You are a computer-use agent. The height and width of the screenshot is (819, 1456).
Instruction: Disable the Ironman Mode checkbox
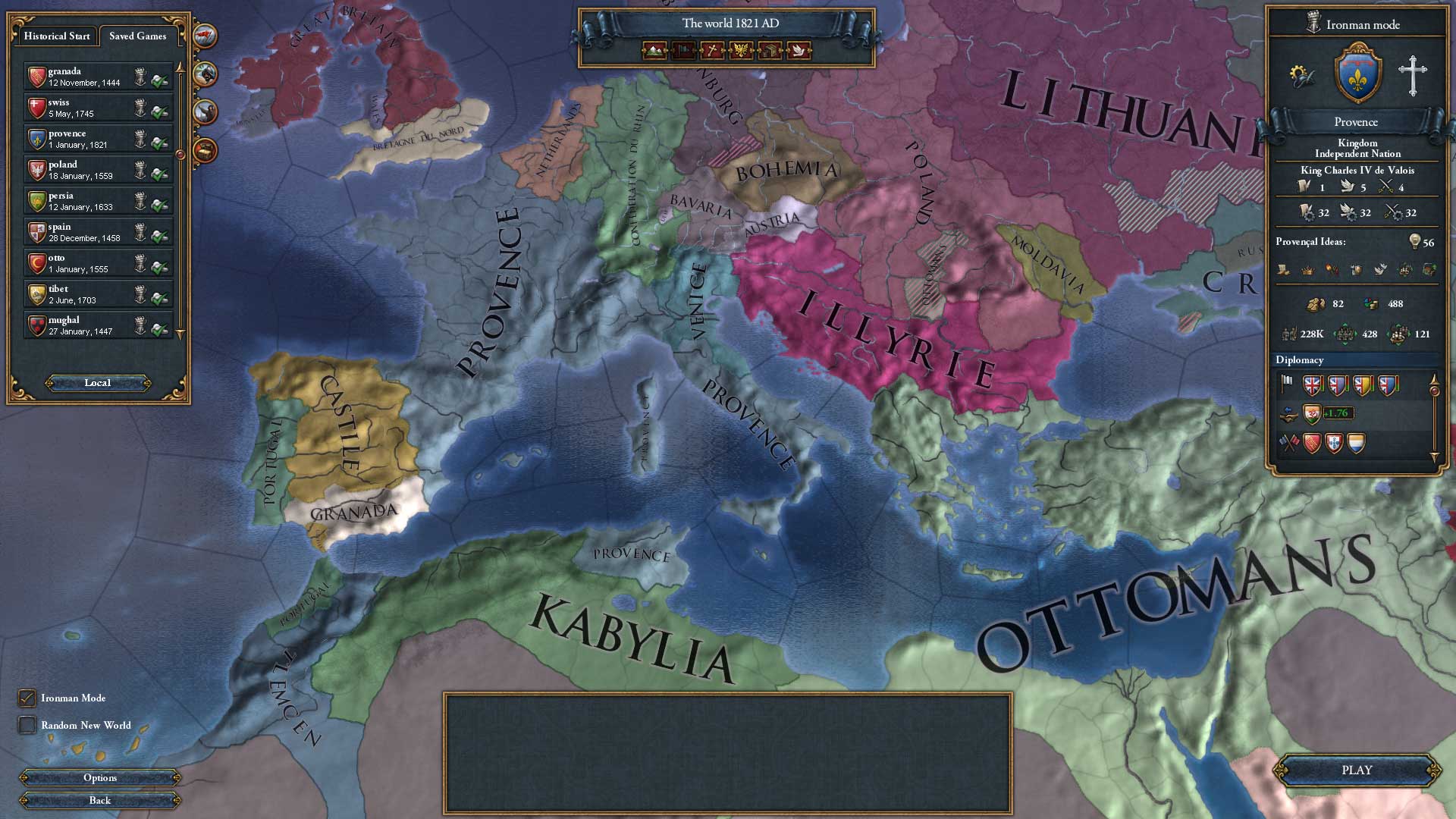click(28, 698)
